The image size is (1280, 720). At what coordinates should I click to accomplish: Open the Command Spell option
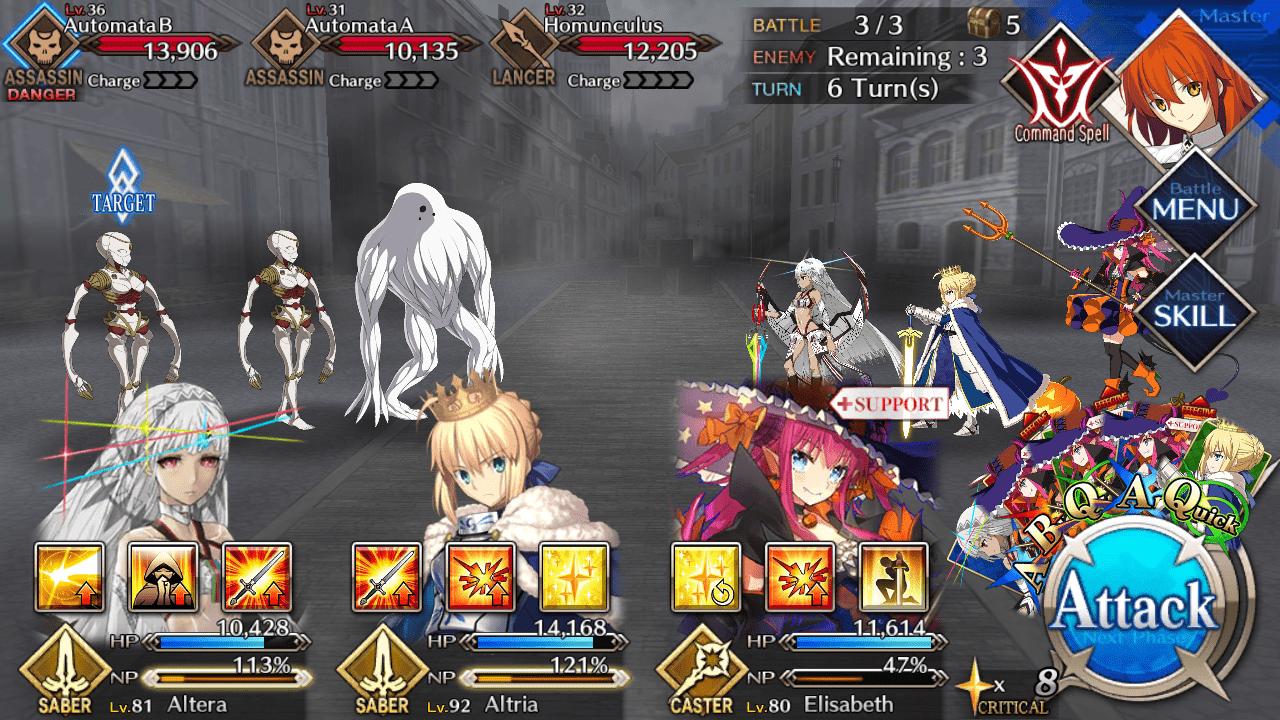tap(1062, 90)
